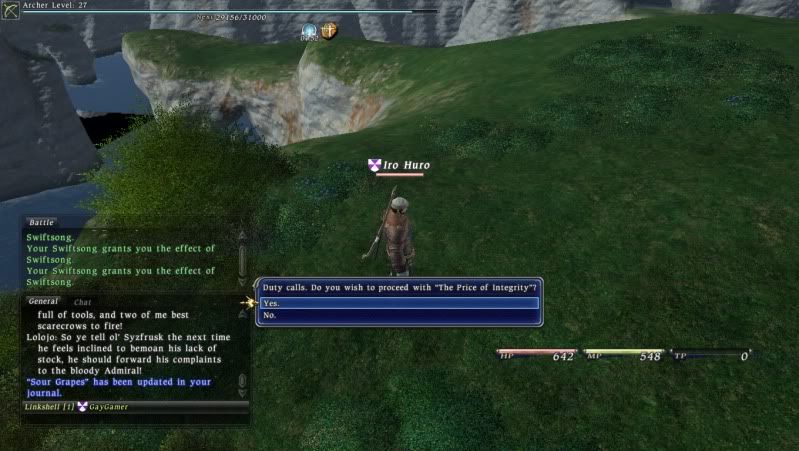This screenshot has height=451, width=799.
Task: Select the orange cross status icon
Action: coord(329,31)
